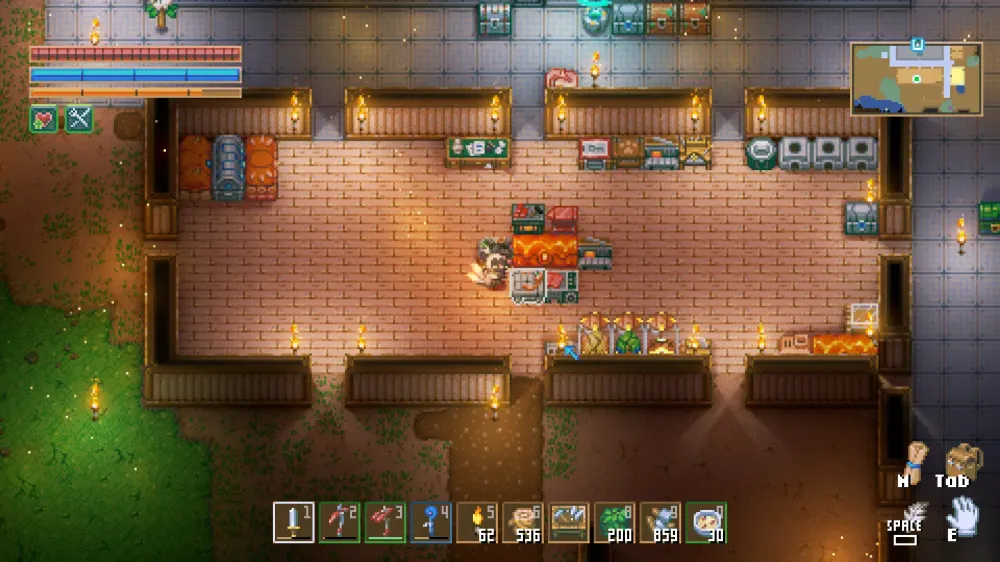The height and width of the screenshot is (562, 1000).
Task: Select the food bowl stack of 30
Action: point(706,522)
